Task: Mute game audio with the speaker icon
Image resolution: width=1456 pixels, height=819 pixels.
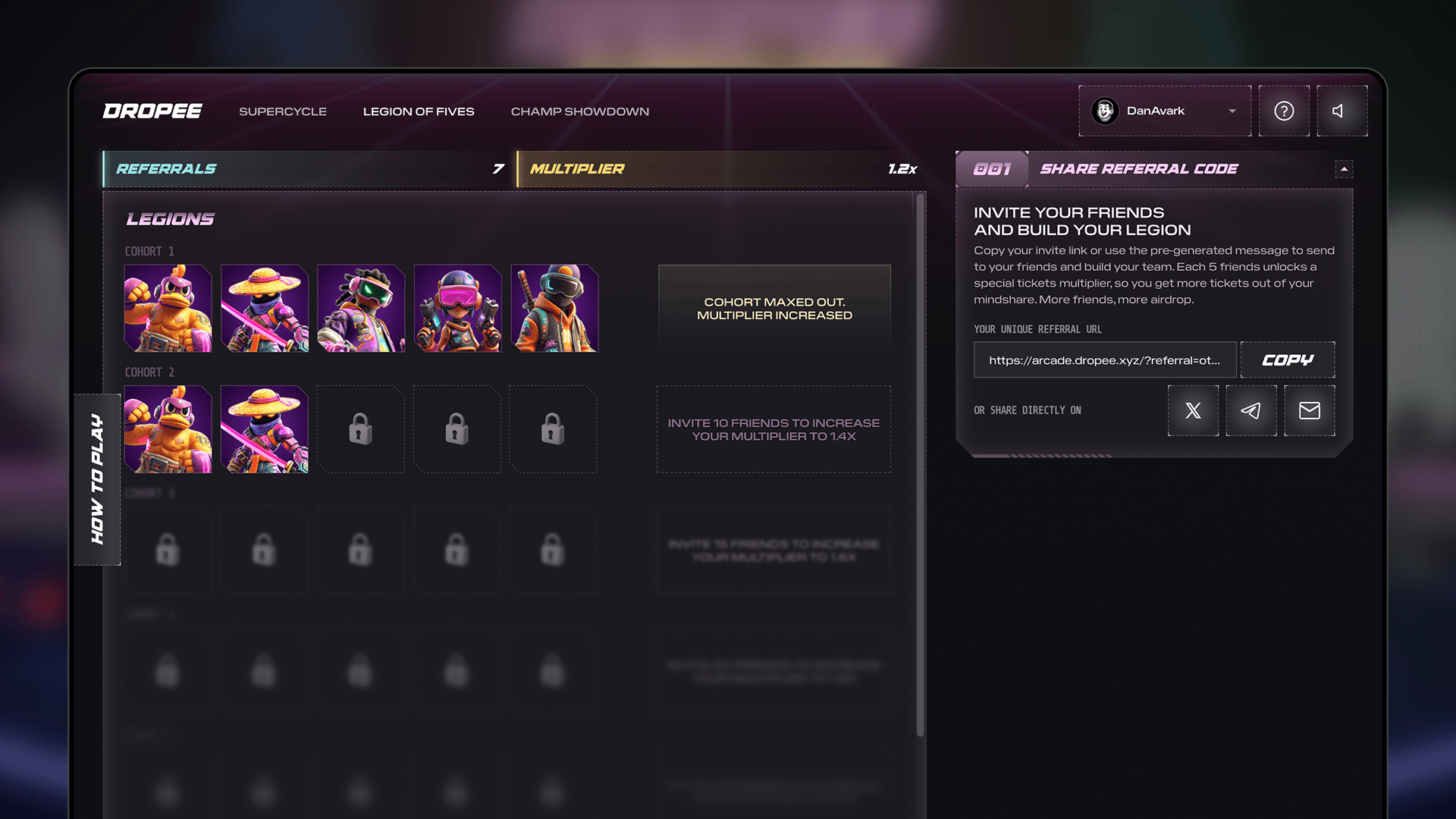Action: (x=1341, y=111)
